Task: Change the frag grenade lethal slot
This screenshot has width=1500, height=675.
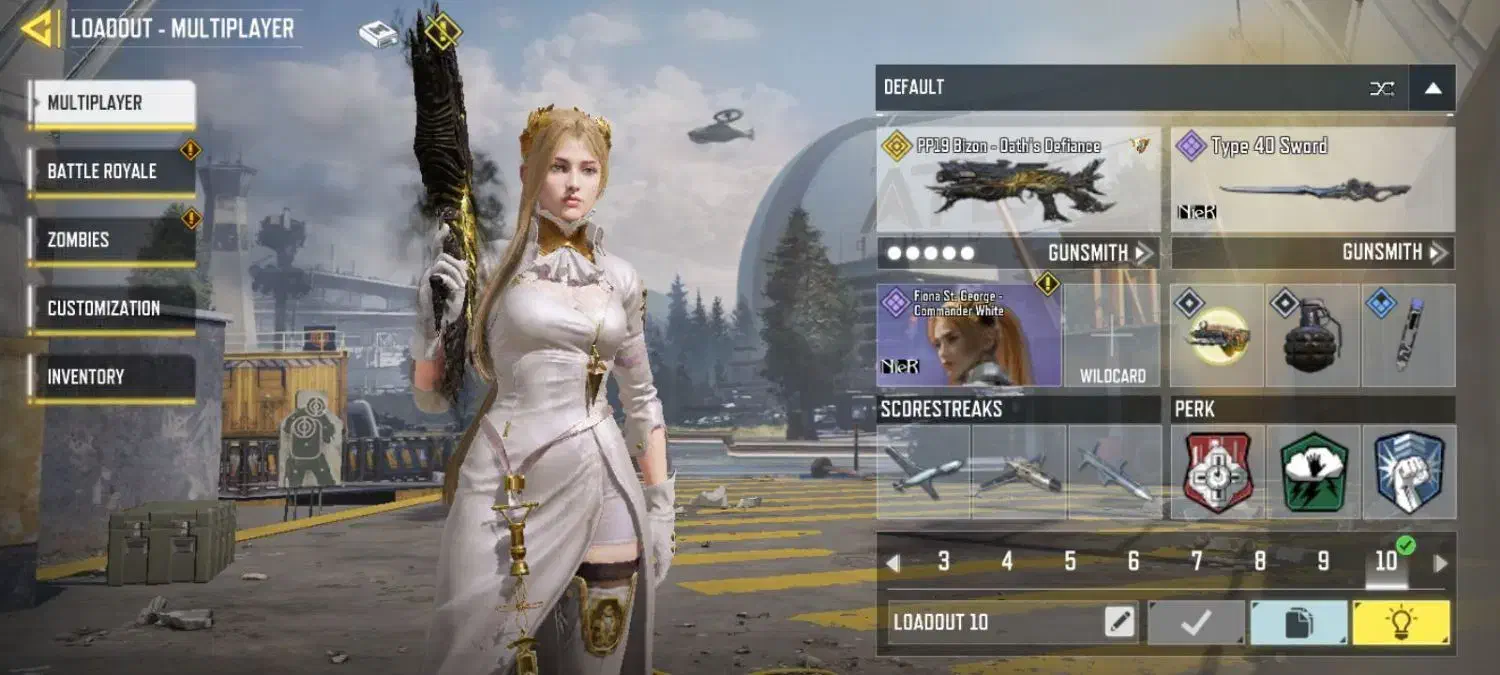Action: (1311, 336)
